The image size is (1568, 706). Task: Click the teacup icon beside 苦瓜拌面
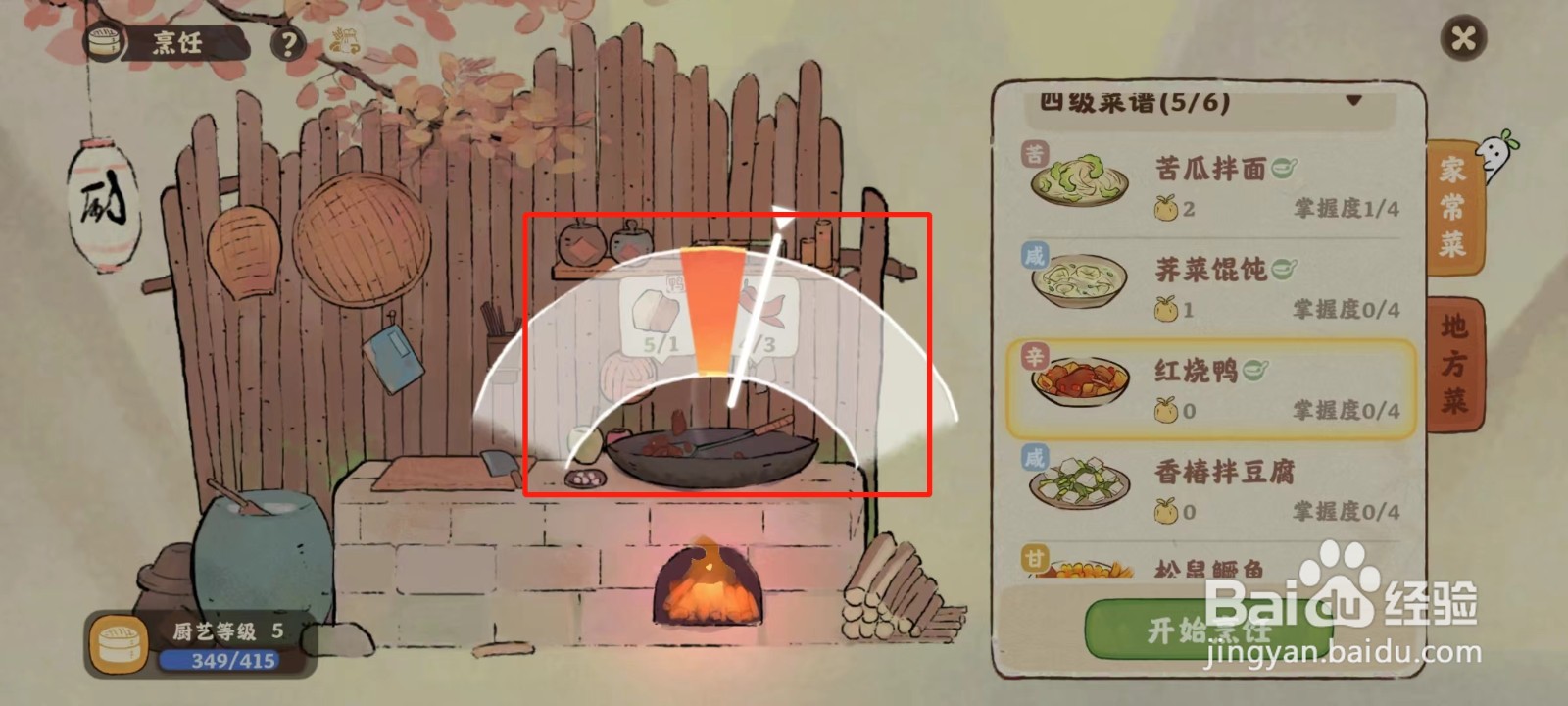pyautogui.click(x=1285, y=167)
